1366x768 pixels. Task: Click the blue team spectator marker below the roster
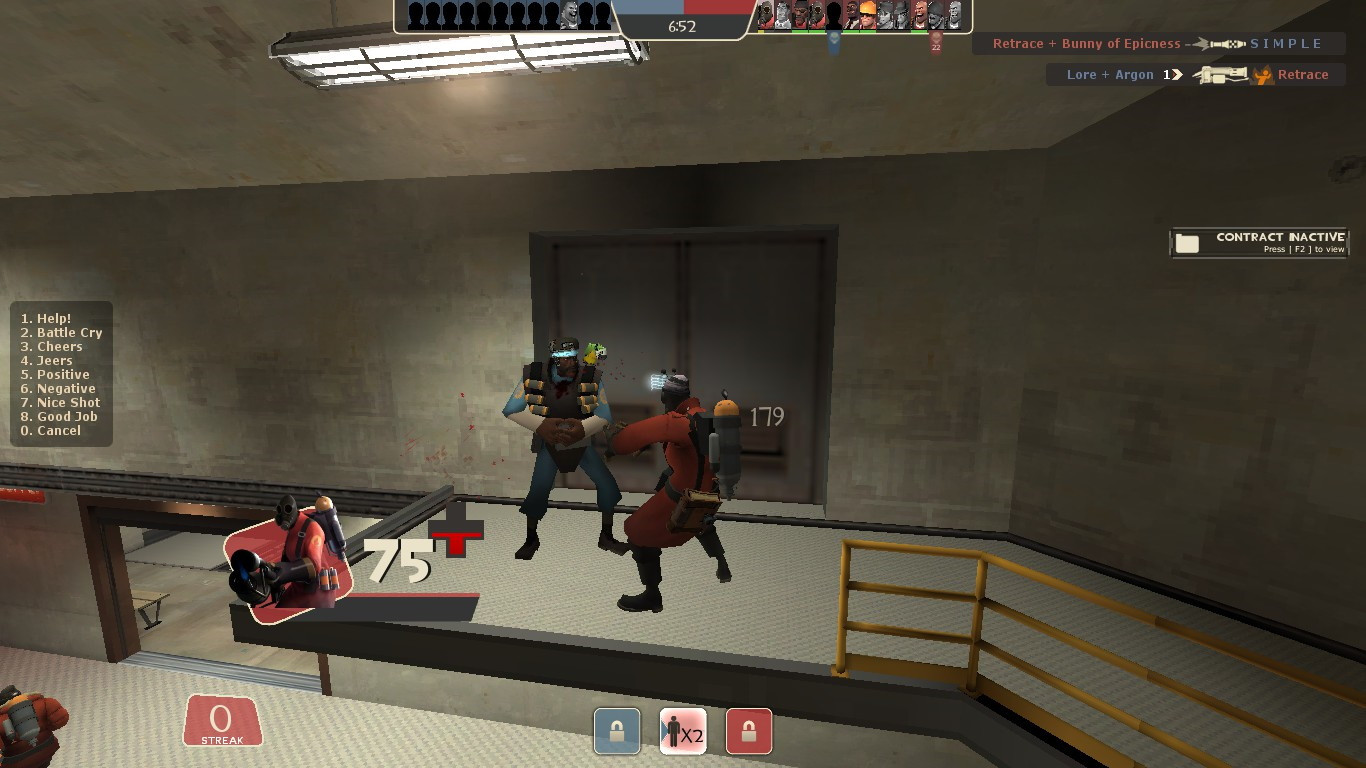pos(834,39)
